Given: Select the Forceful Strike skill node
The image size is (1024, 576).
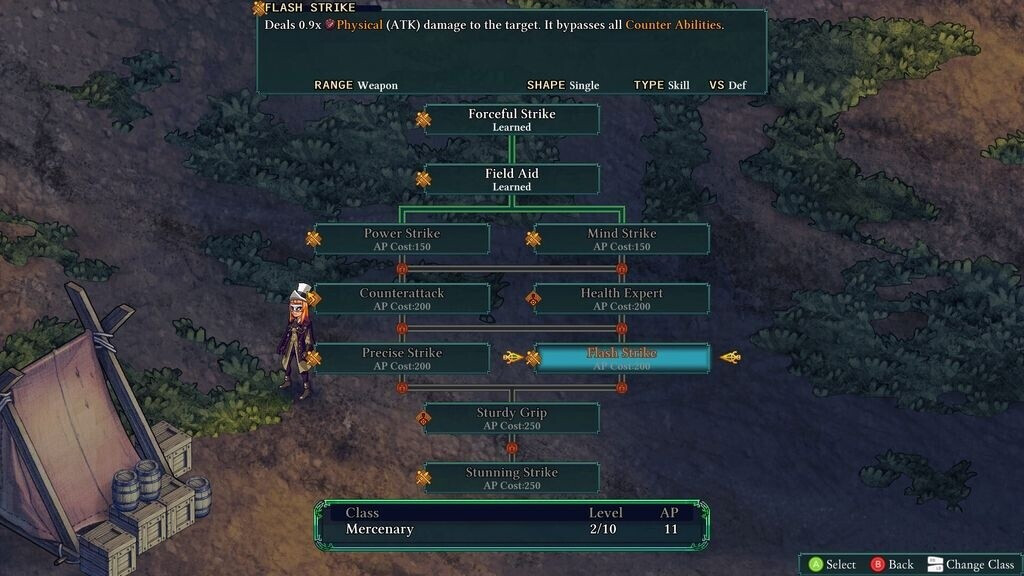Looking at the screenshot, I should coord(511,119).
